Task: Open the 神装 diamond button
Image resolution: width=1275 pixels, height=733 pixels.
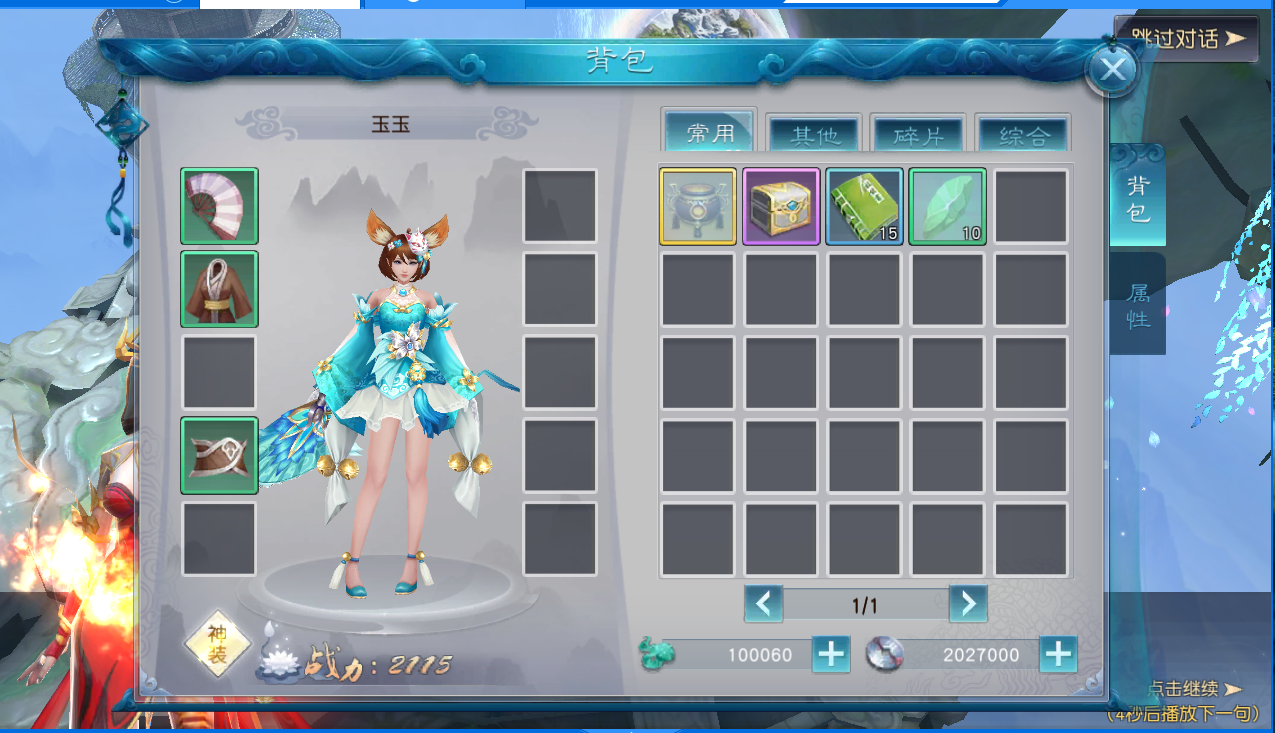Action: point(217,644)
